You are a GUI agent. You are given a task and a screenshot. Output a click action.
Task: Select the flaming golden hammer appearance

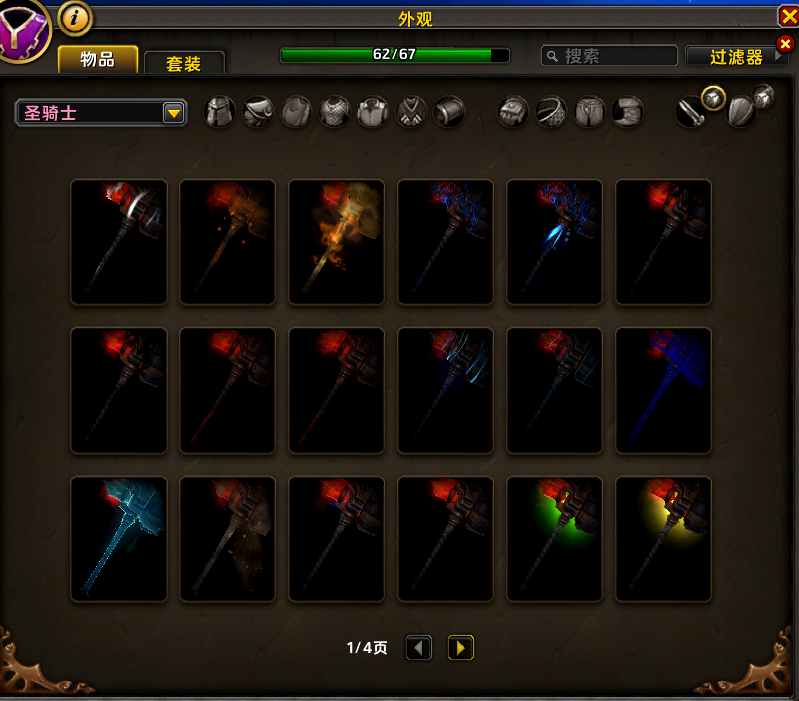[337, 242]
